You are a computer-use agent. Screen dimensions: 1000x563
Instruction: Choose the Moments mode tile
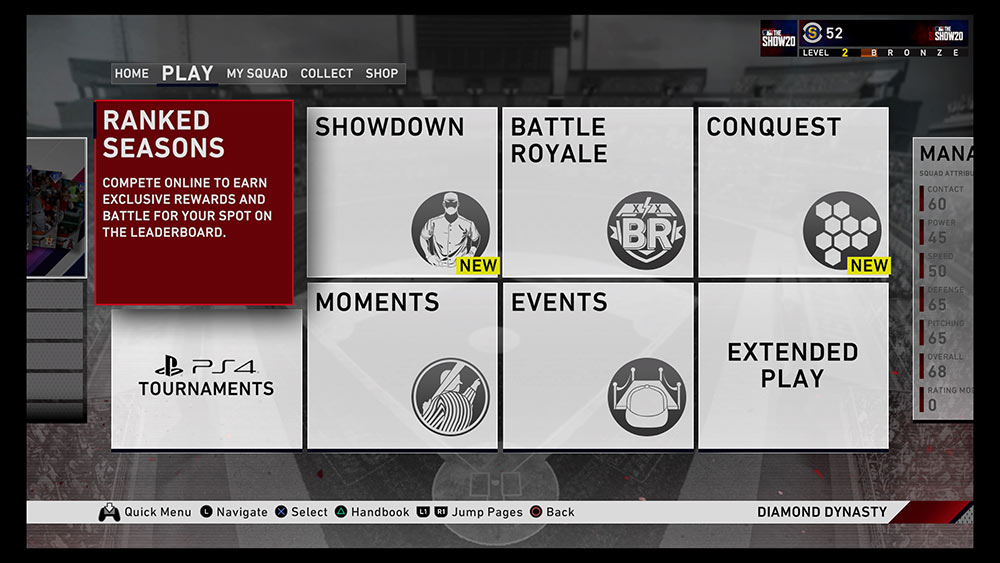click(x=402, y=365)
